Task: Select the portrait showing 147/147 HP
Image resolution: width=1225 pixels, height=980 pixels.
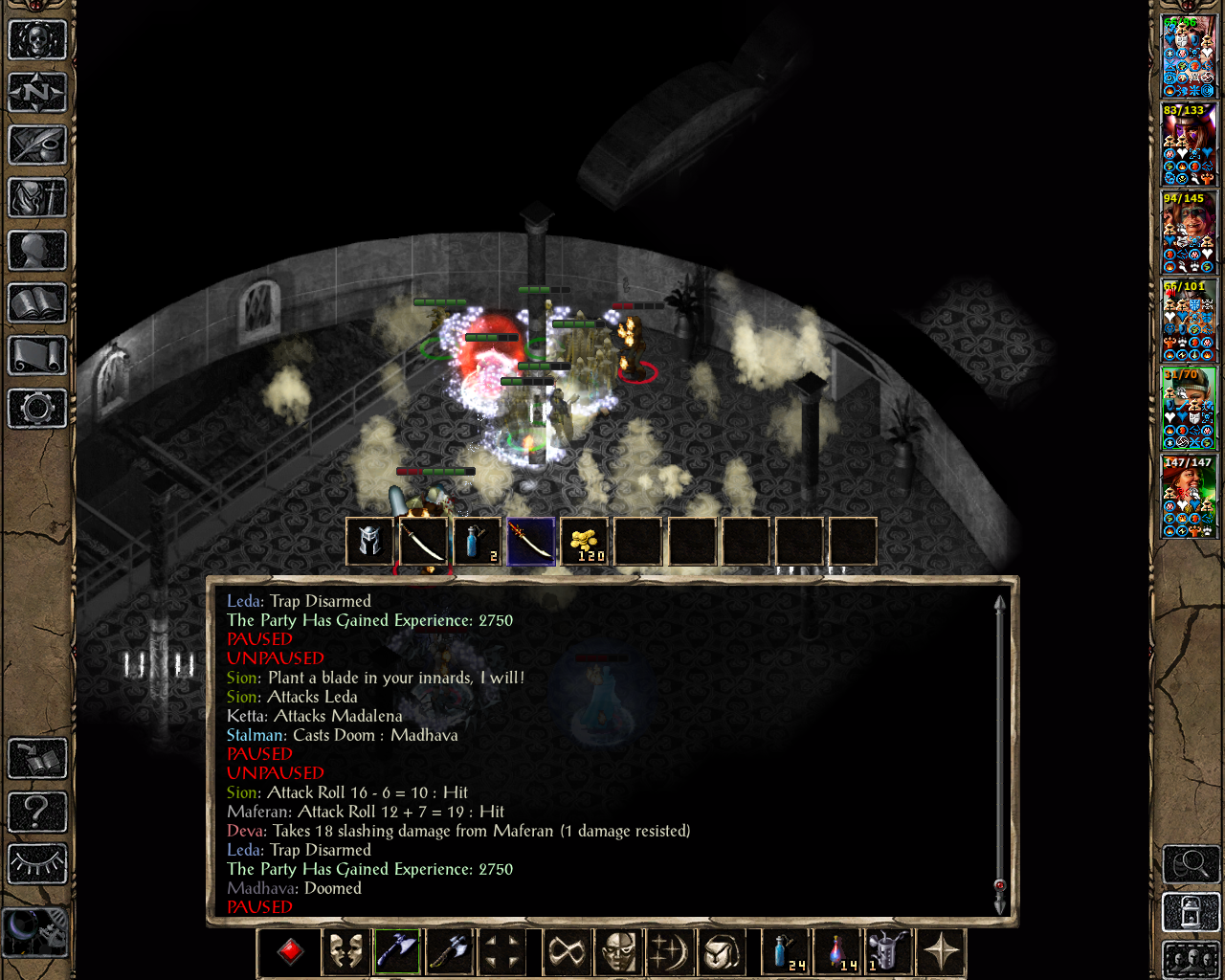Action: pyautogui.click(x=1188, y=497)
